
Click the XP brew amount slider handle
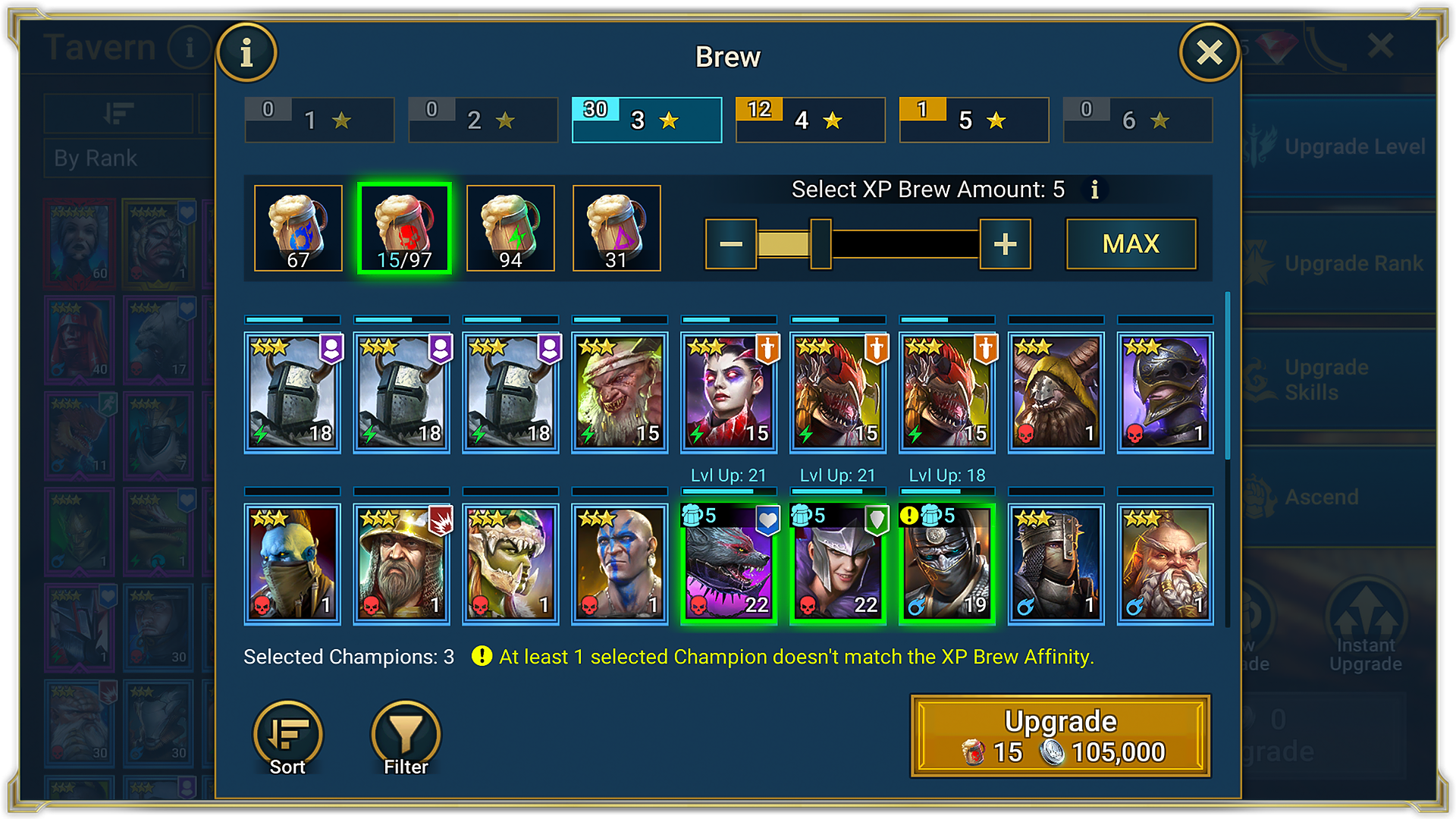(821, 244)
